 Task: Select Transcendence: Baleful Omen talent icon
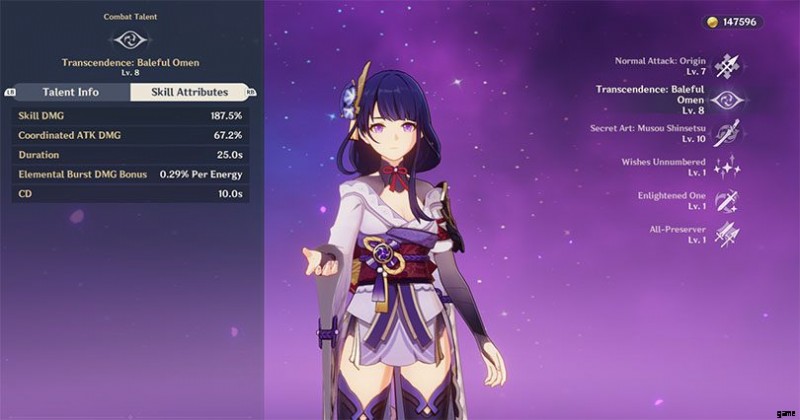pyautogui.click(x=727, y=100)
